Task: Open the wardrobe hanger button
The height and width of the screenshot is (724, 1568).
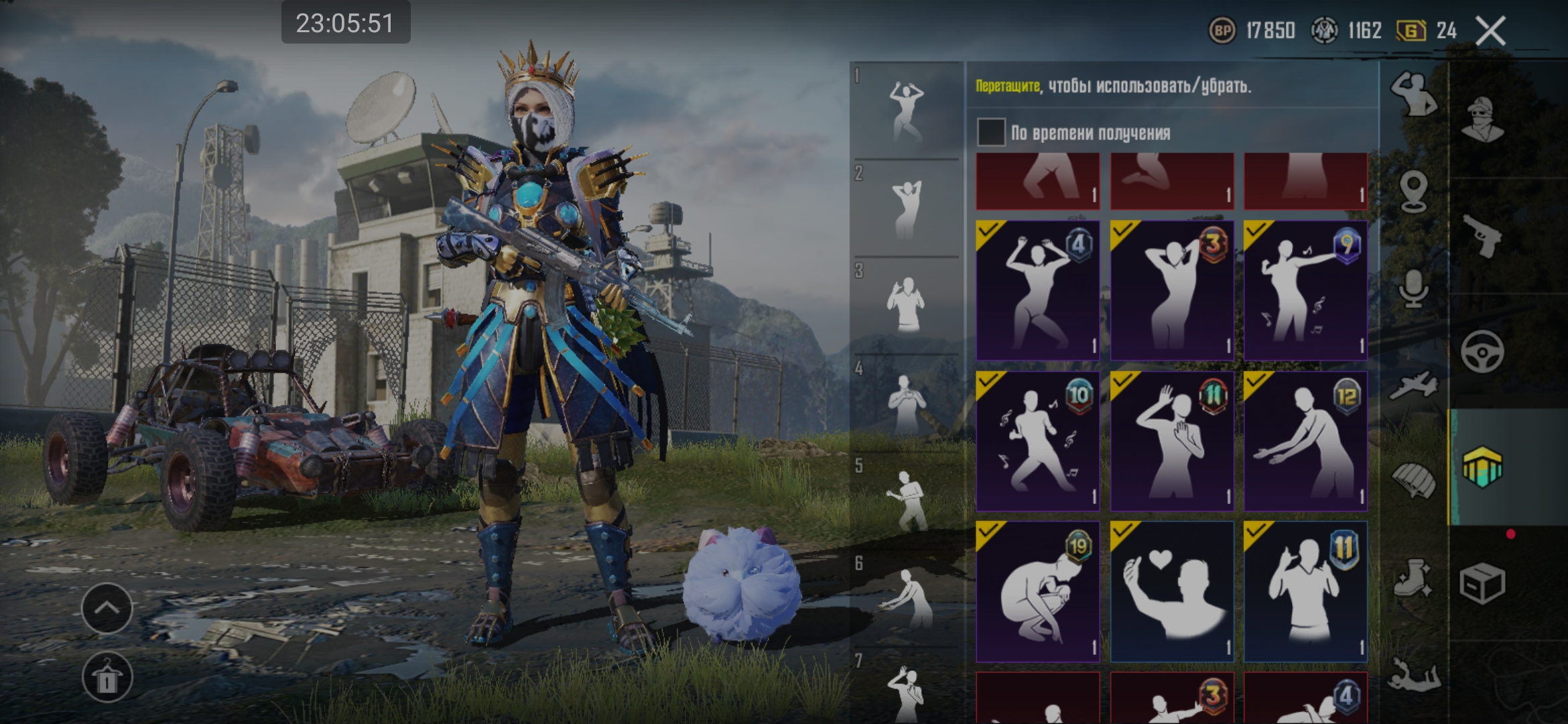Action: click(107, 677)
